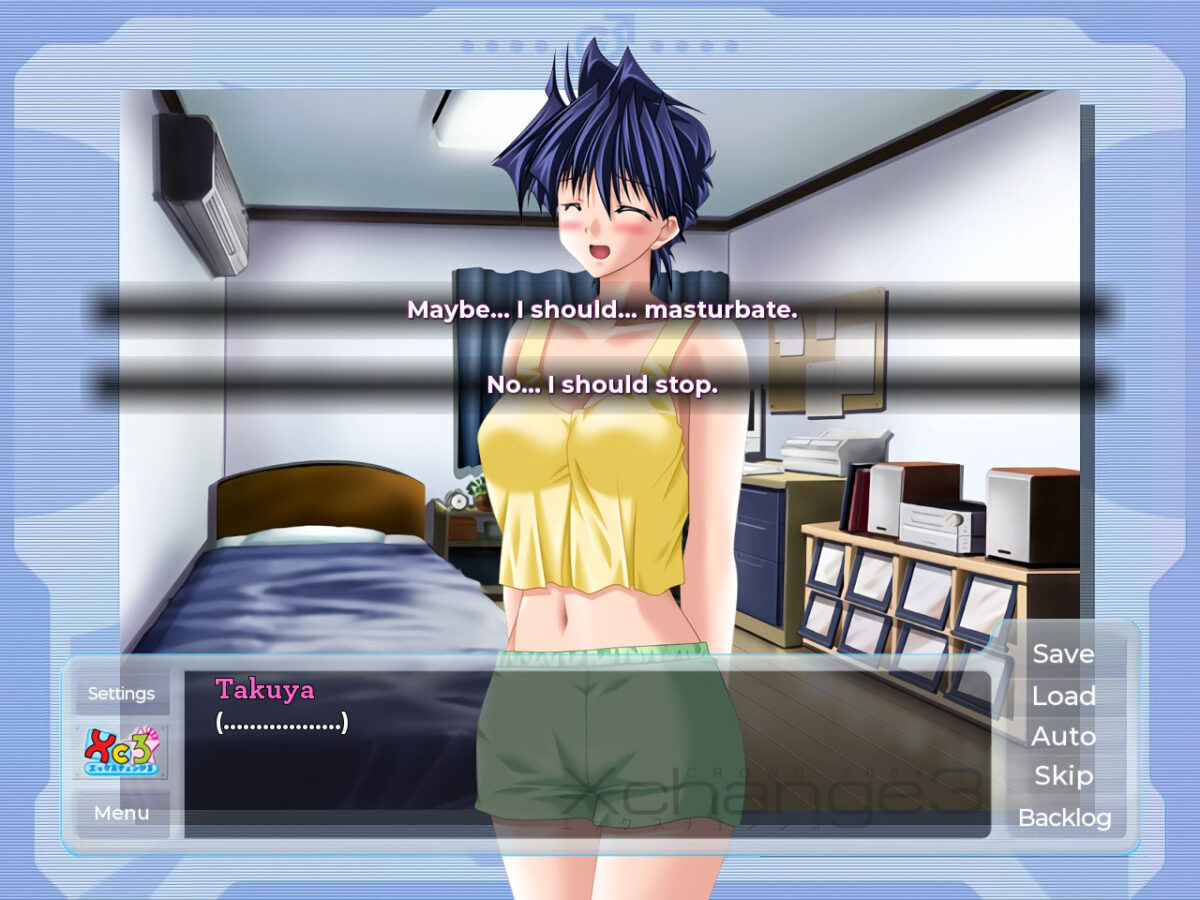Open the Settings panel

(x=121, y=693)
